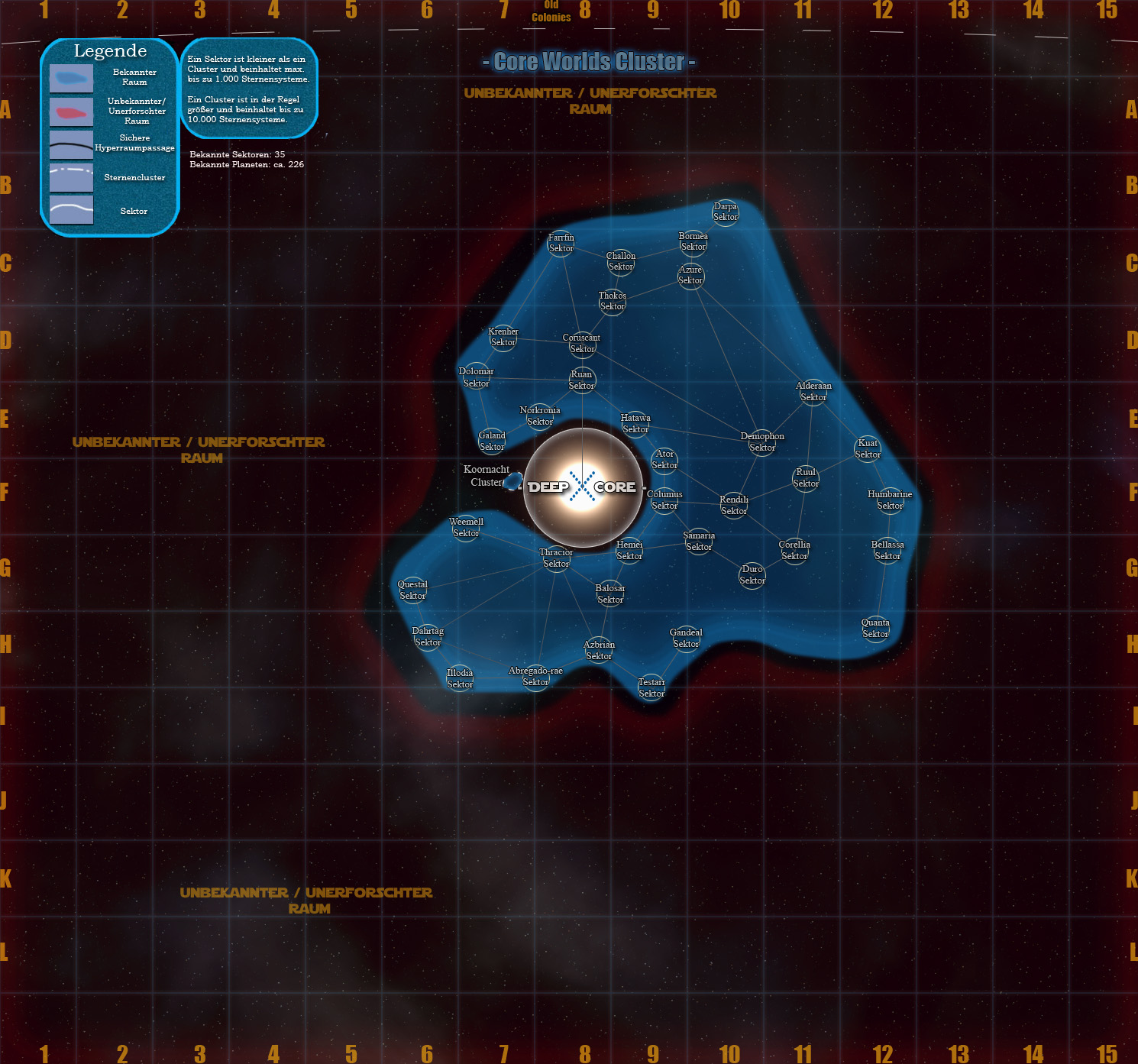Select the Quanta Sektor marker

(875, 629)
